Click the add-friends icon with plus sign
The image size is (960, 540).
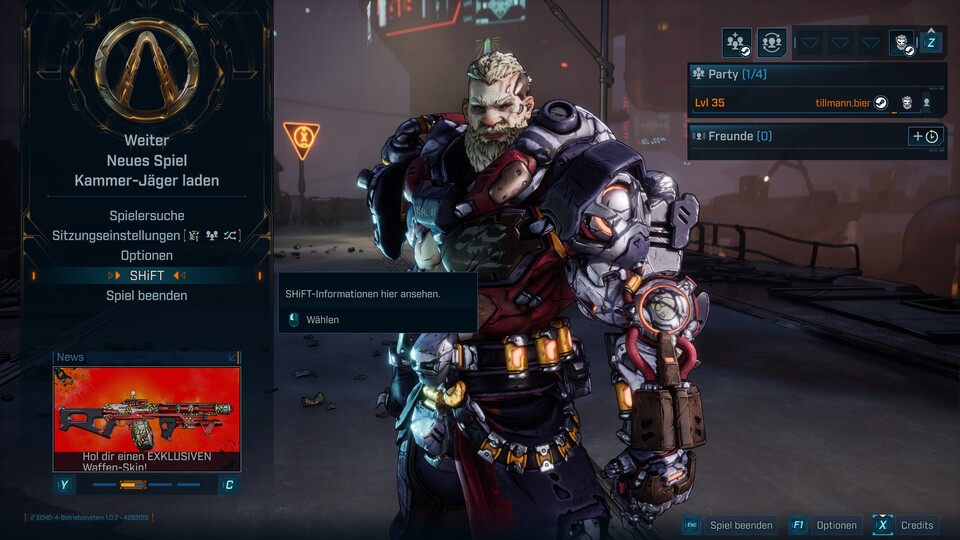click(737, 43)
